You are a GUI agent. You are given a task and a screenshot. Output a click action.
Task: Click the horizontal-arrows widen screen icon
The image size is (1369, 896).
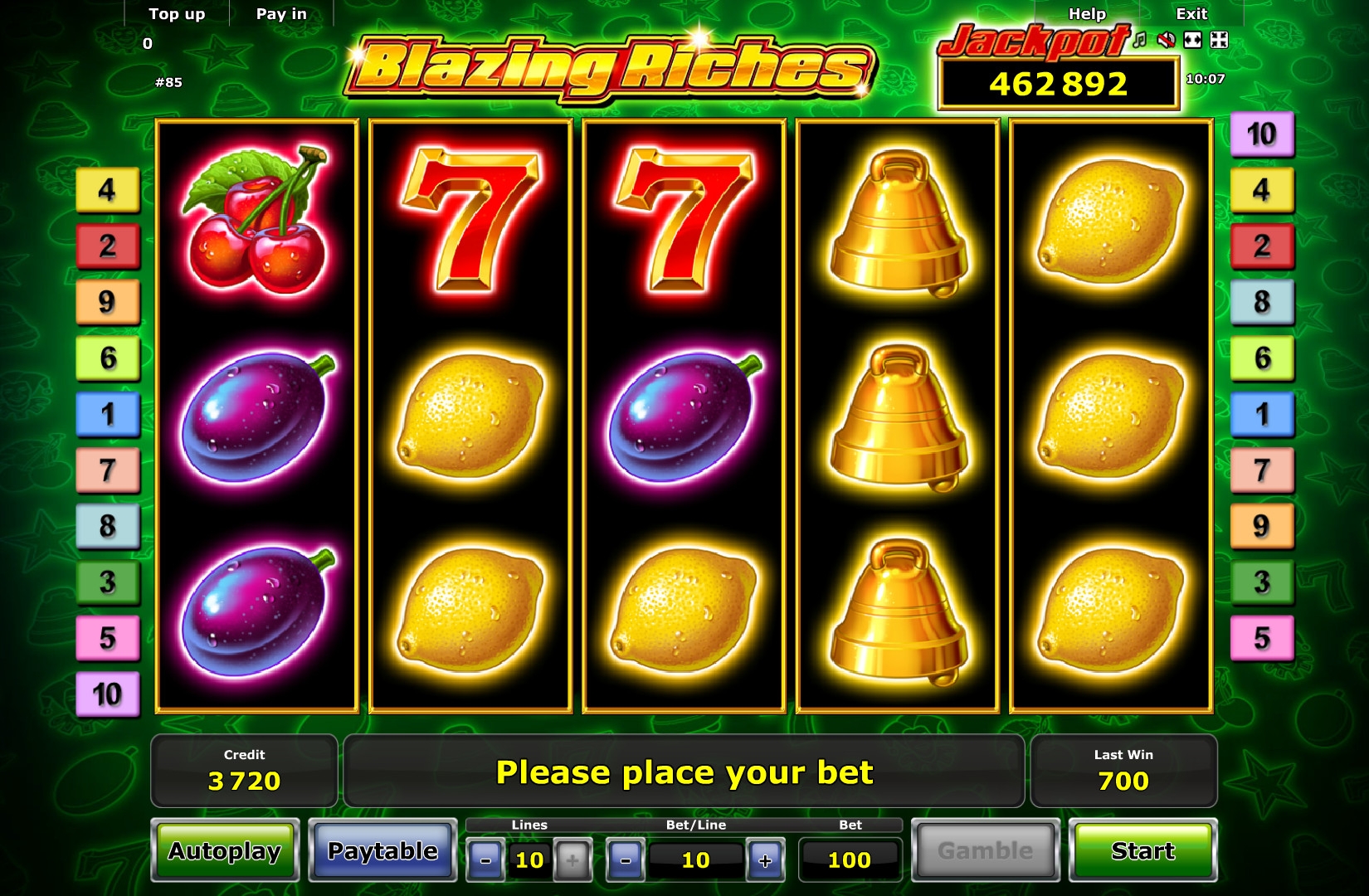coord(1192,40)
